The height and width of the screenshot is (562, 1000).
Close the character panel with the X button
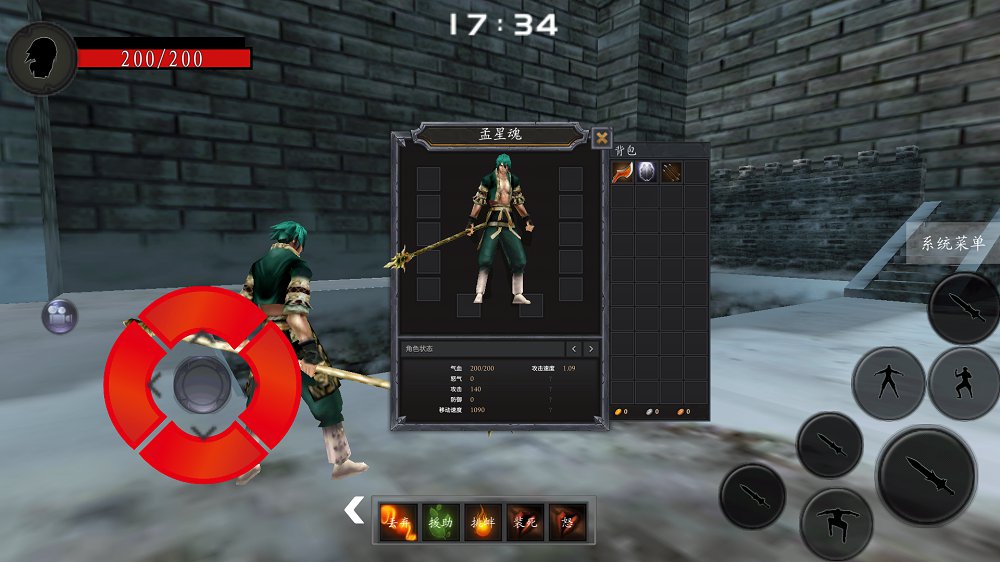601,138
